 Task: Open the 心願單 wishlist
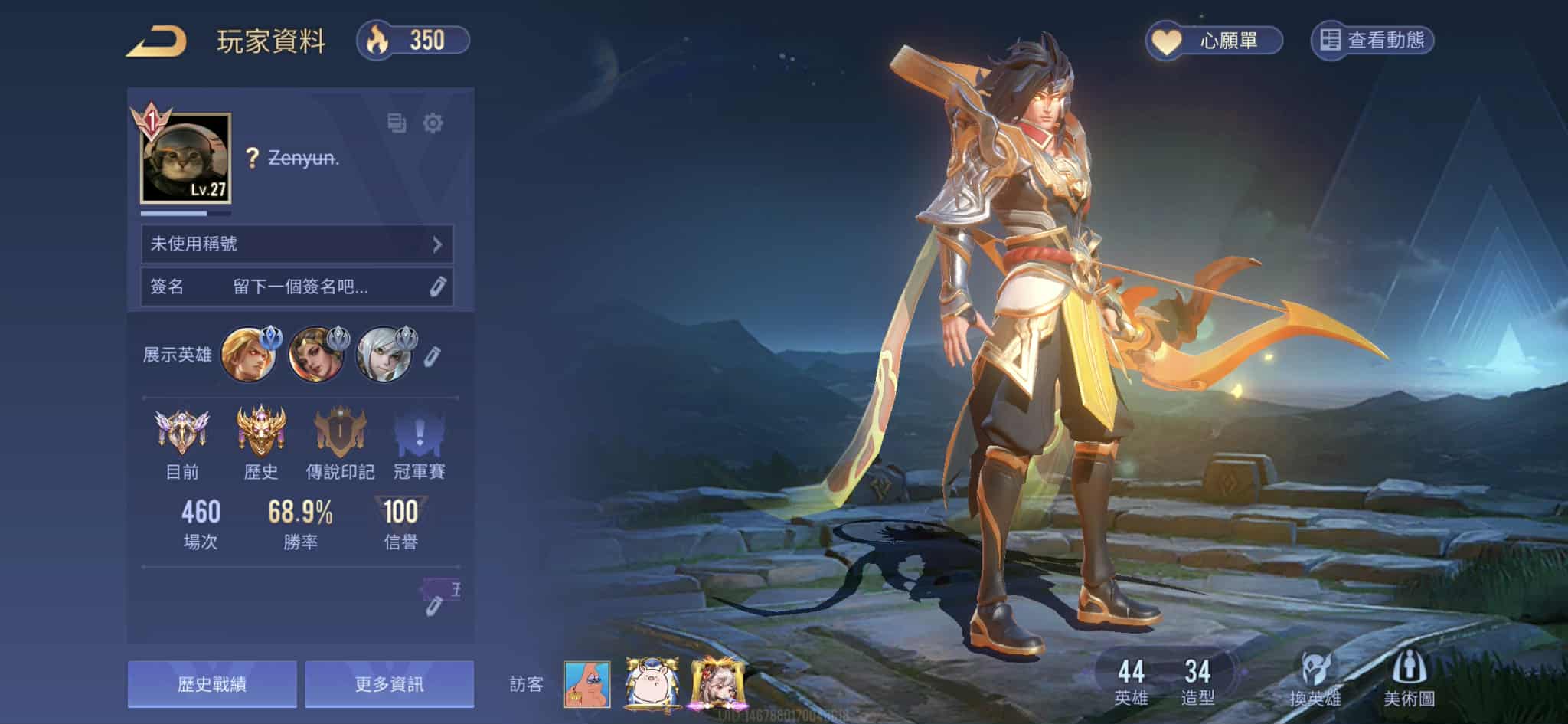tap(1214, 41)
